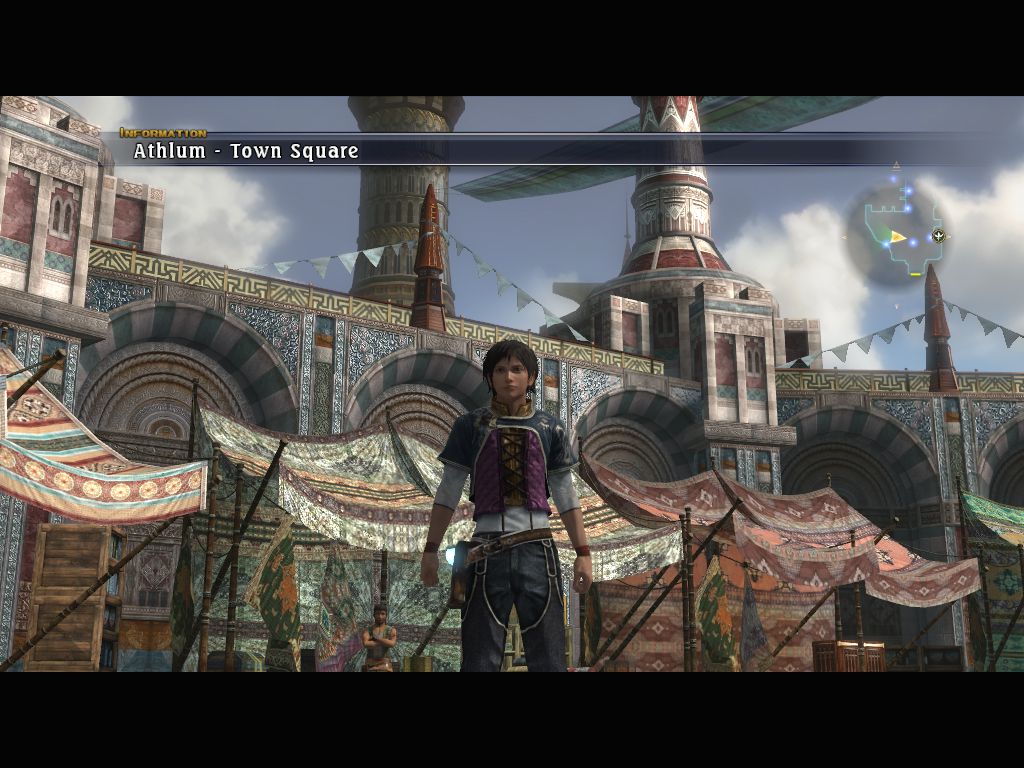Click the yellow player arrow on the minimap
The width and height of the screenshot is (1024, 768).
click(x=898, y=237)
